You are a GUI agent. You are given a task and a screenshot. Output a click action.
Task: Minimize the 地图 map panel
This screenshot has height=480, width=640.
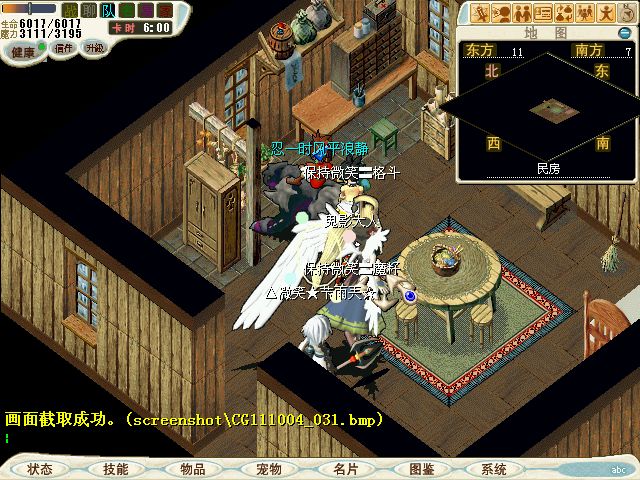pyautogui.click(x=625, y=33)
